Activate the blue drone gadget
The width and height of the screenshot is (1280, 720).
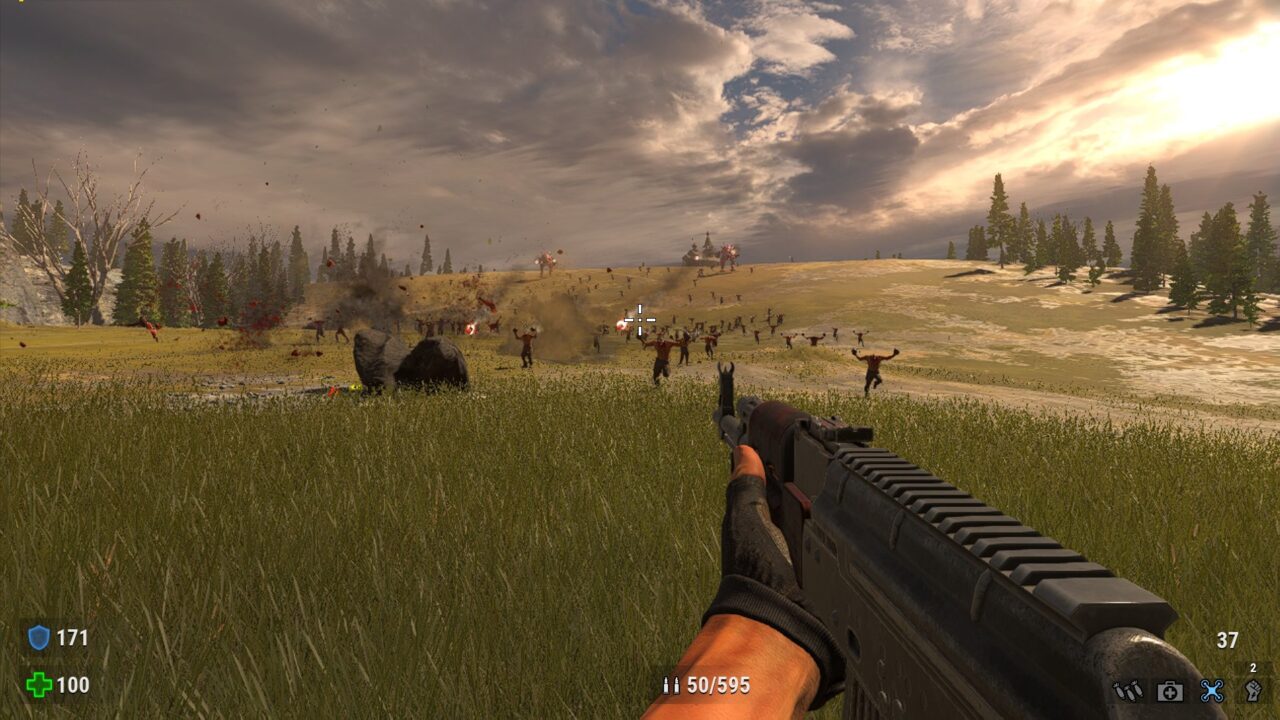click(x=1212, y=690)
